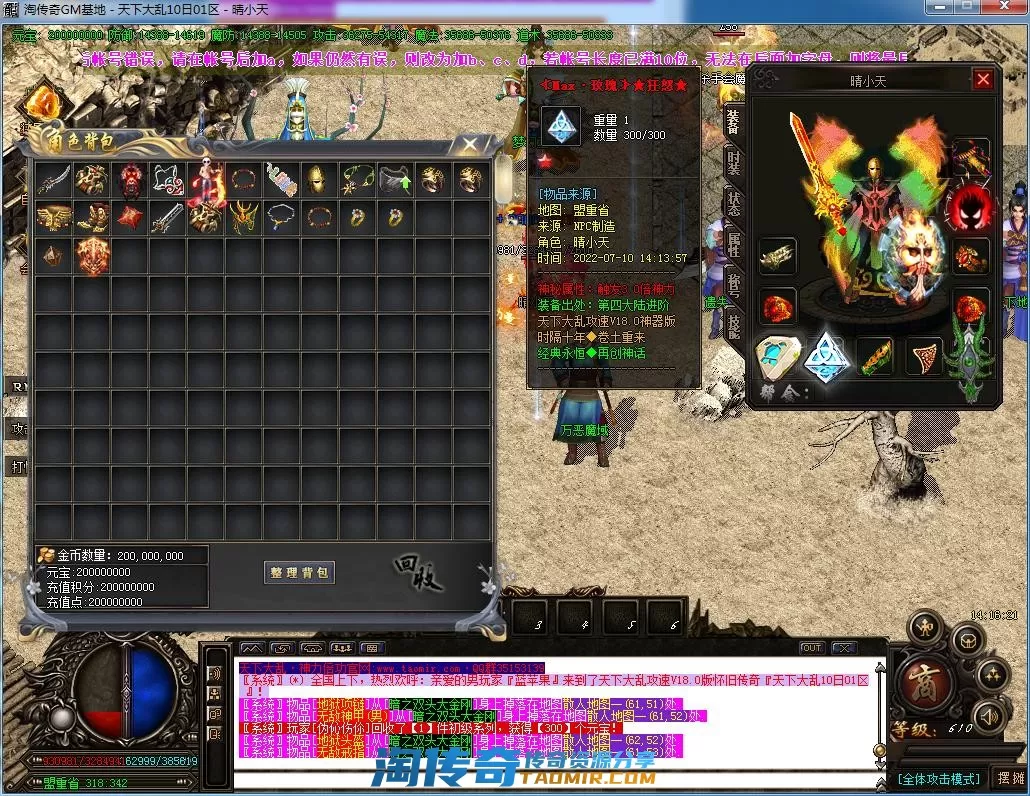Select the glowing blue triangle gem slot
Viewport: 1030px width, 796px height.
coord(827,355)
